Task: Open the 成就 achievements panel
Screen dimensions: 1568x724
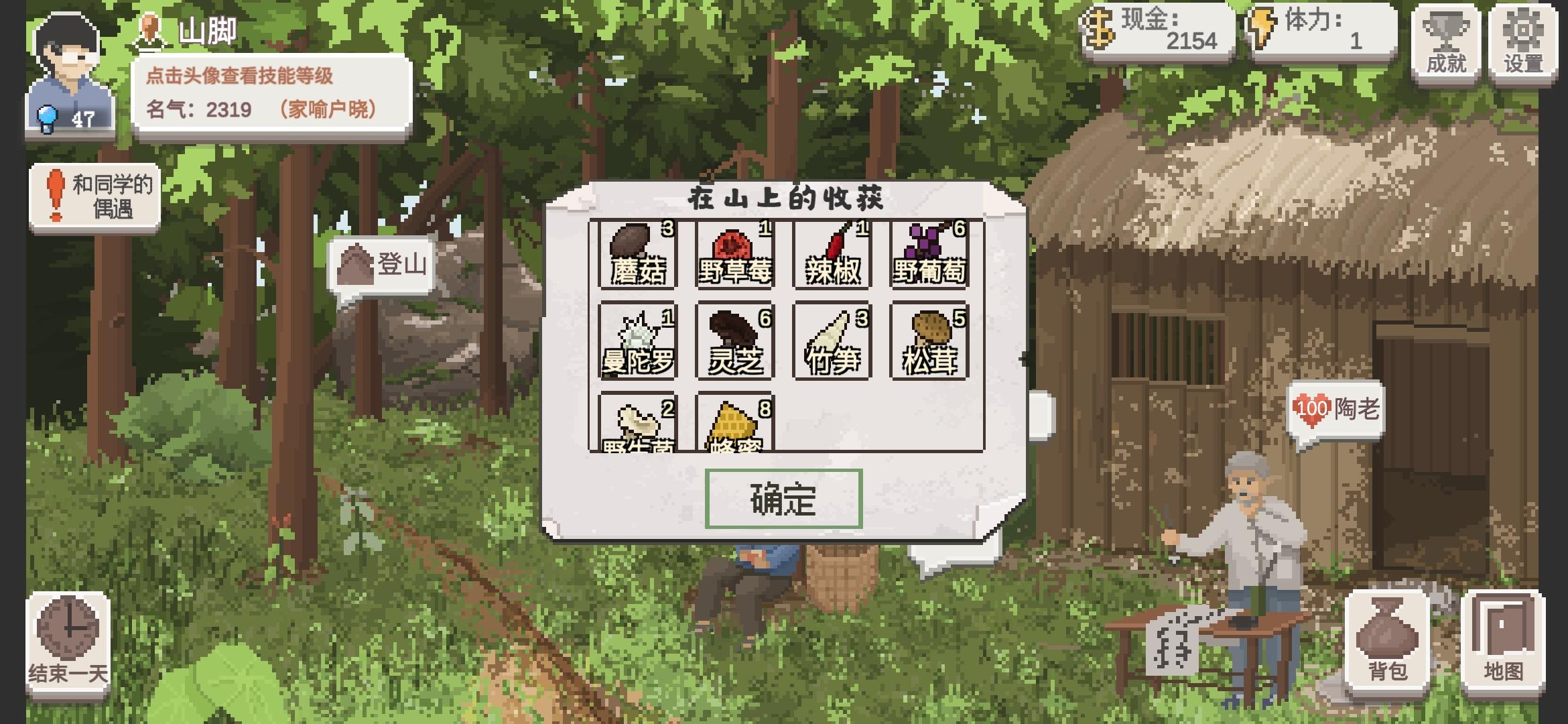Action: pyautogui.click(x=1447, y=42)
